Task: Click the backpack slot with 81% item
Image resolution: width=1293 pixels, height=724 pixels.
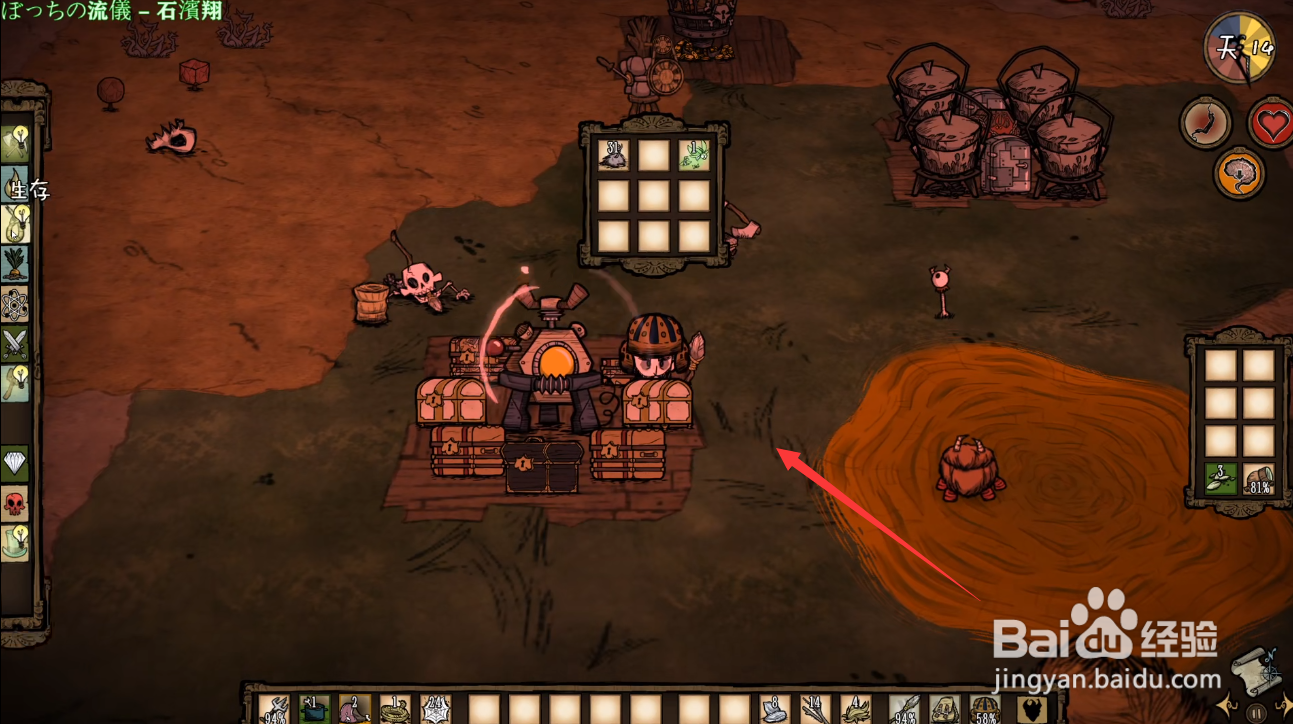Action: pyautogui.click(x=1259, y=479)
